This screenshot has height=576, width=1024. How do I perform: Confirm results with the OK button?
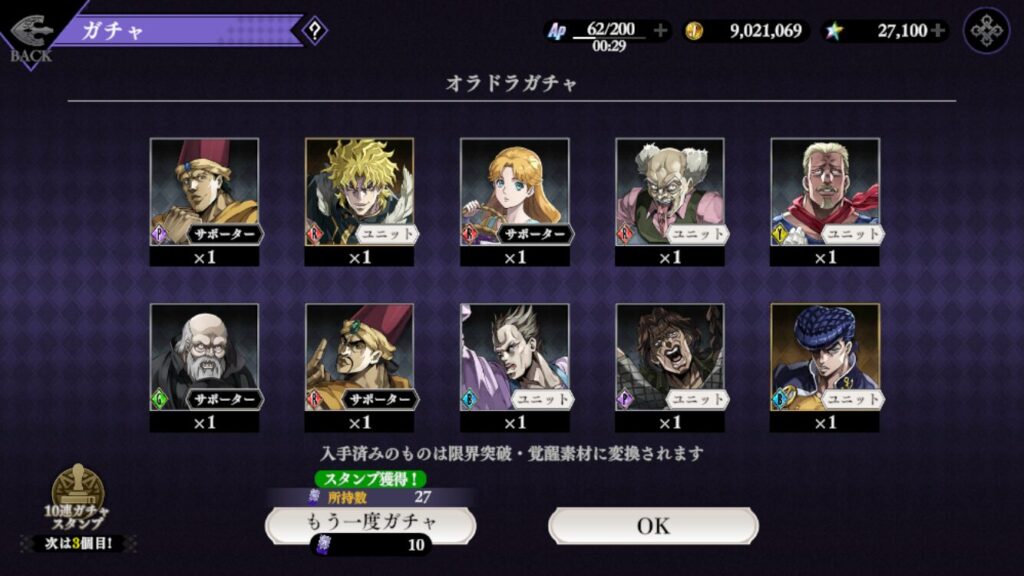pyautogui.click(x=653, y=525)
